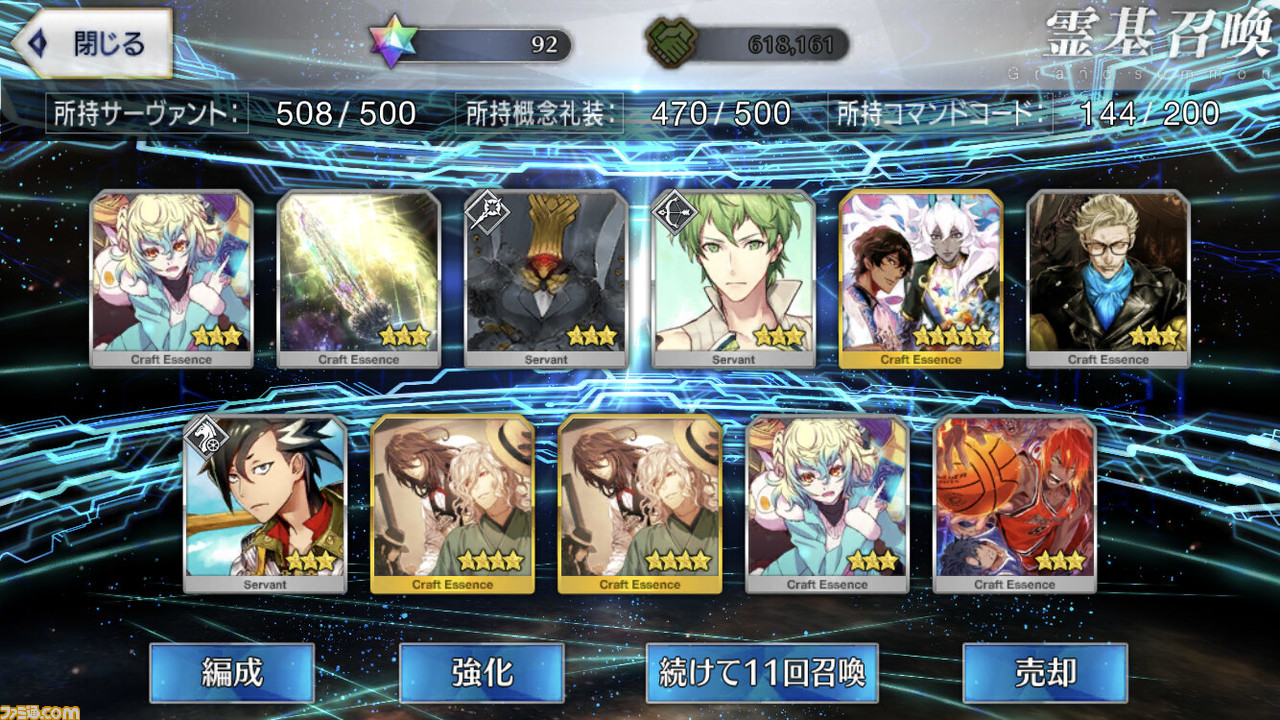
Task: Go to the 強化 enhancement menu
Action: click(481, 673)
